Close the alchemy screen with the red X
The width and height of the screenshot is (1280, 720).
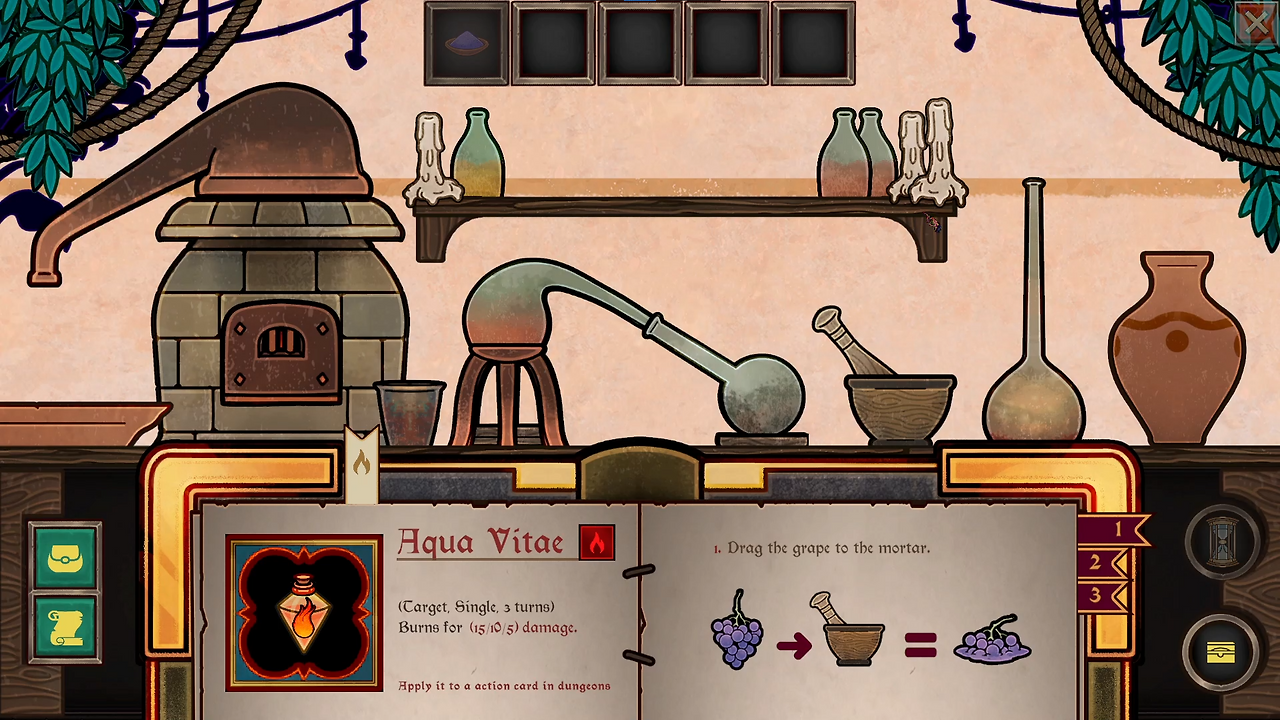[1257, 23]
